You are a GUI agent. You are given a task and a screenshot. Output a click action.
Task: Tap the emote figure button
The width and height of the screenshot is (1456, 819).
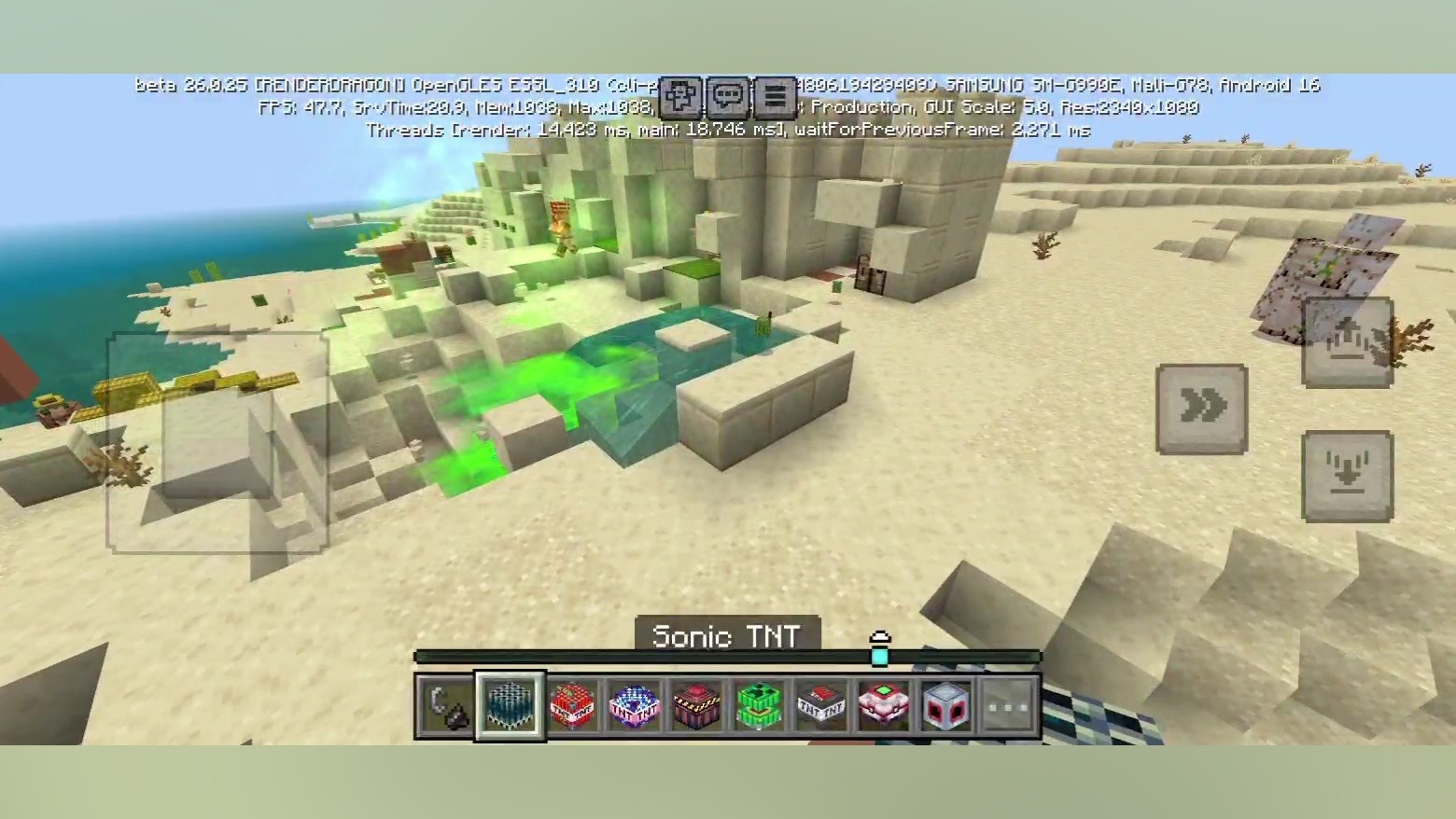680,96
